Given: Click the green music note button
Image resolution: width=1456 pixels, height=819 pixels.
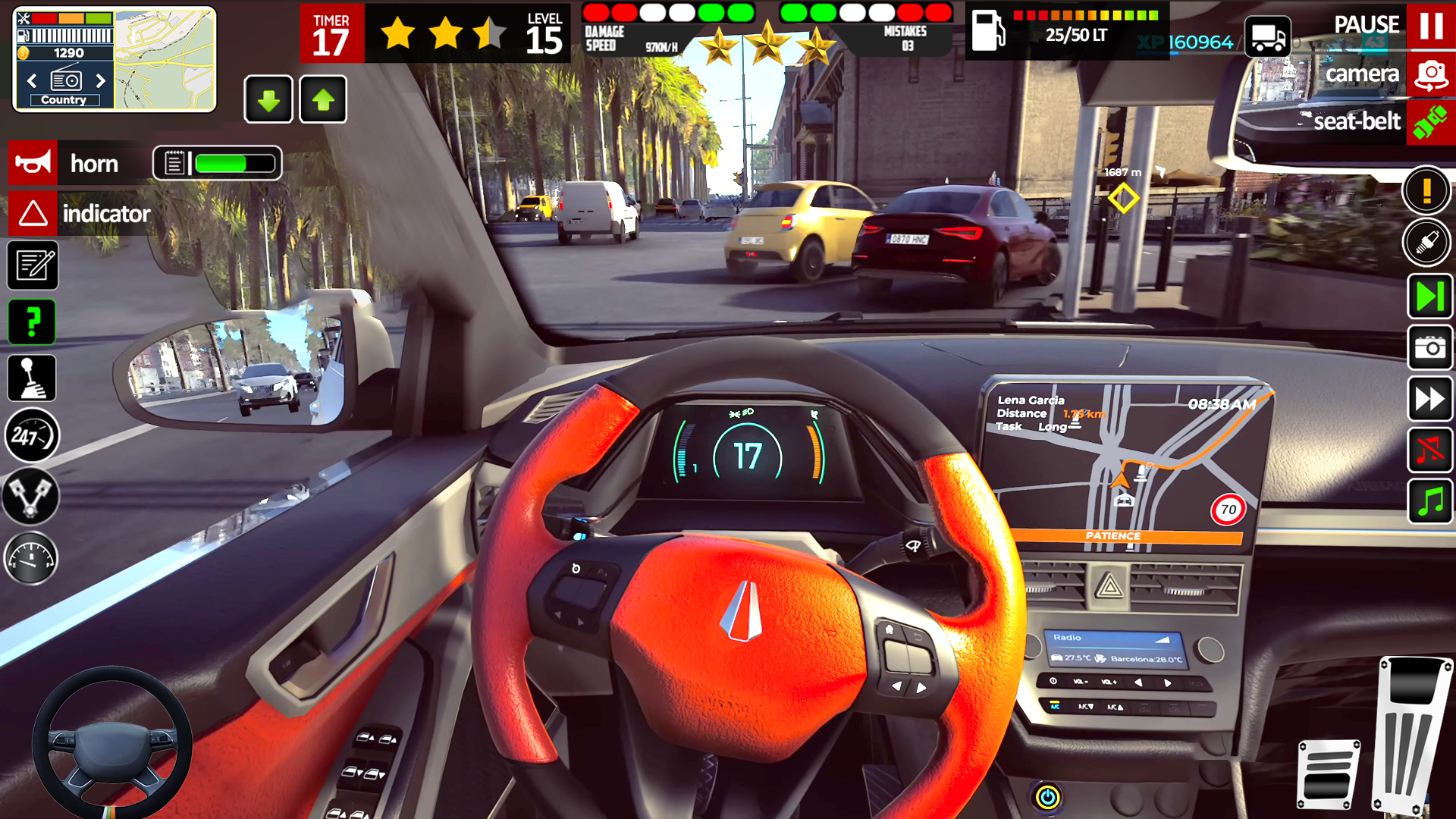Looking at the screenshot, I should [x=1430, y=502].
